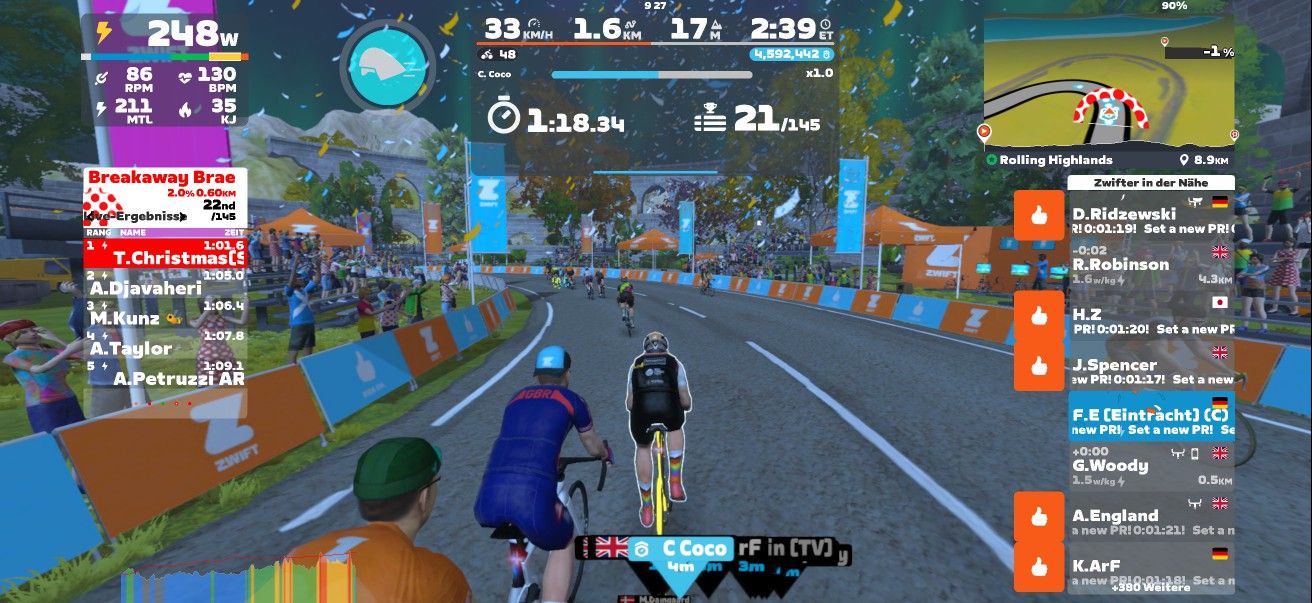The height and width of the screenshot is (603, 1312).
Task: Click the C Coco rider name tag
Action: click(x=680, y=549)
